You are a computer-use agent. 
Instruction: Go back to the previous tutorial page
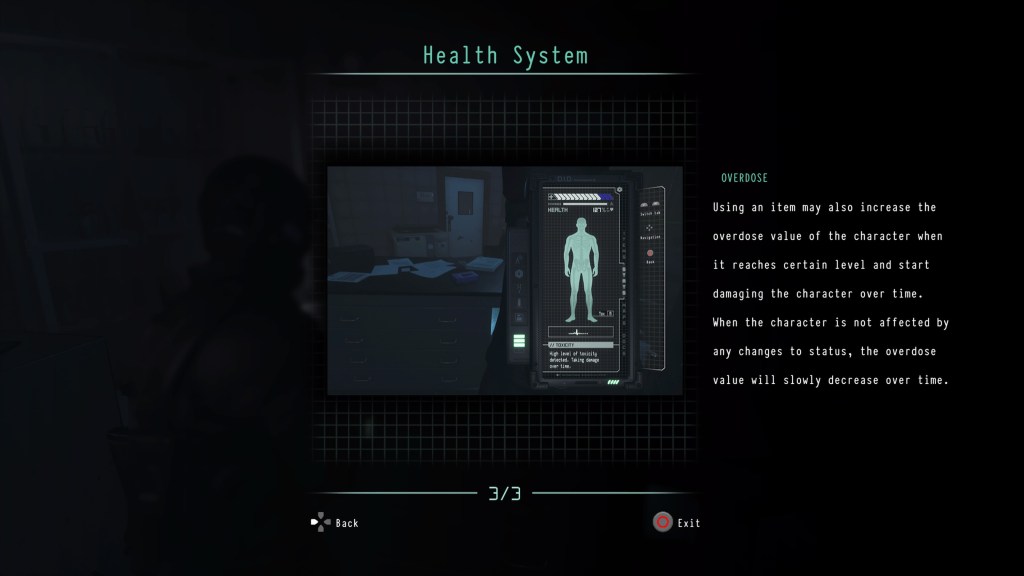coord(334,522)
